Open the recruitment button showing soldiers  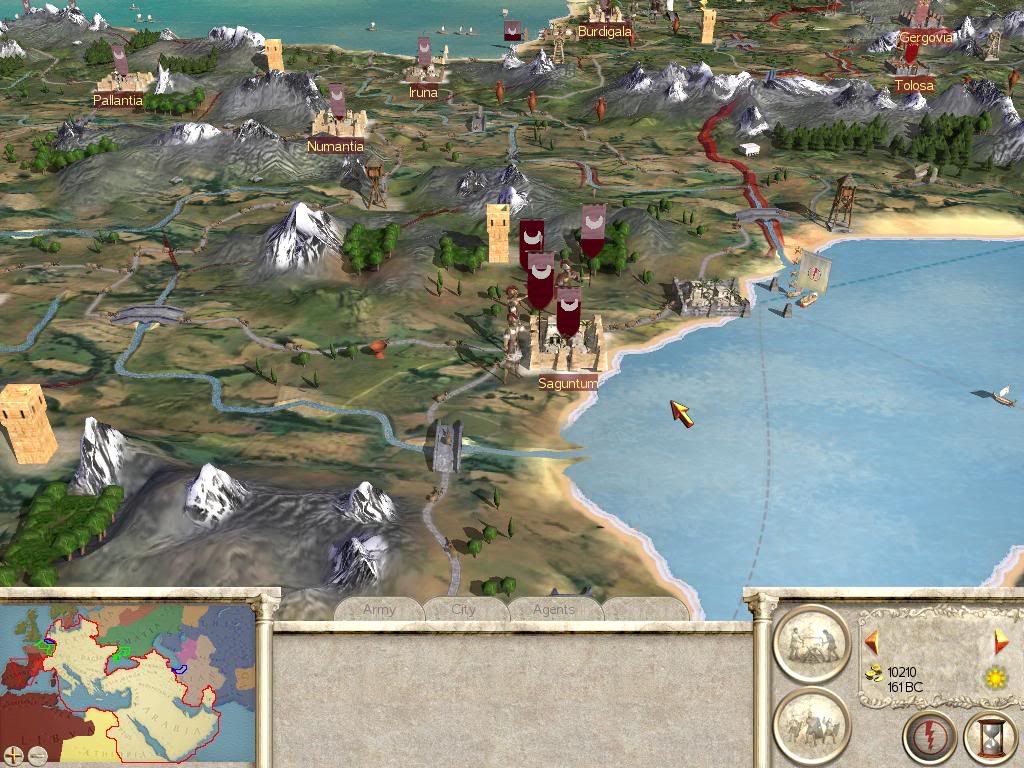coord(811,724)
